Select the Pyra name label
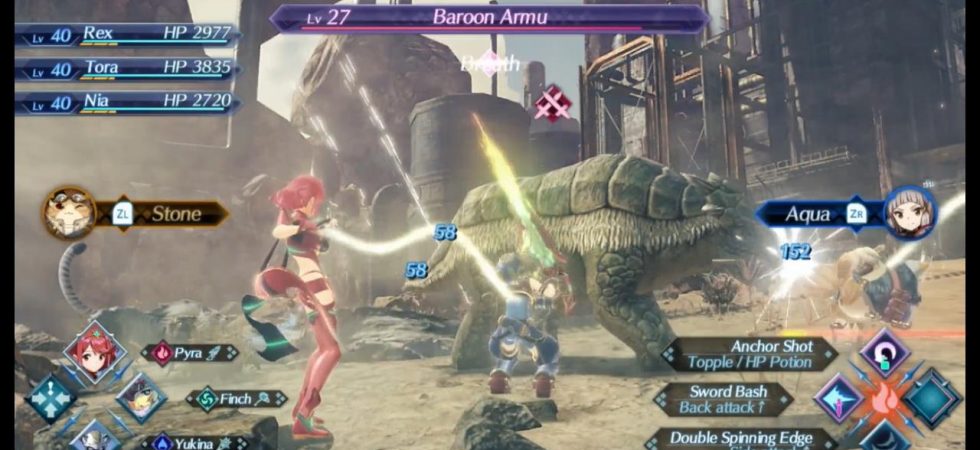This screenshot has width=980, height=450. tap(190, 353)
